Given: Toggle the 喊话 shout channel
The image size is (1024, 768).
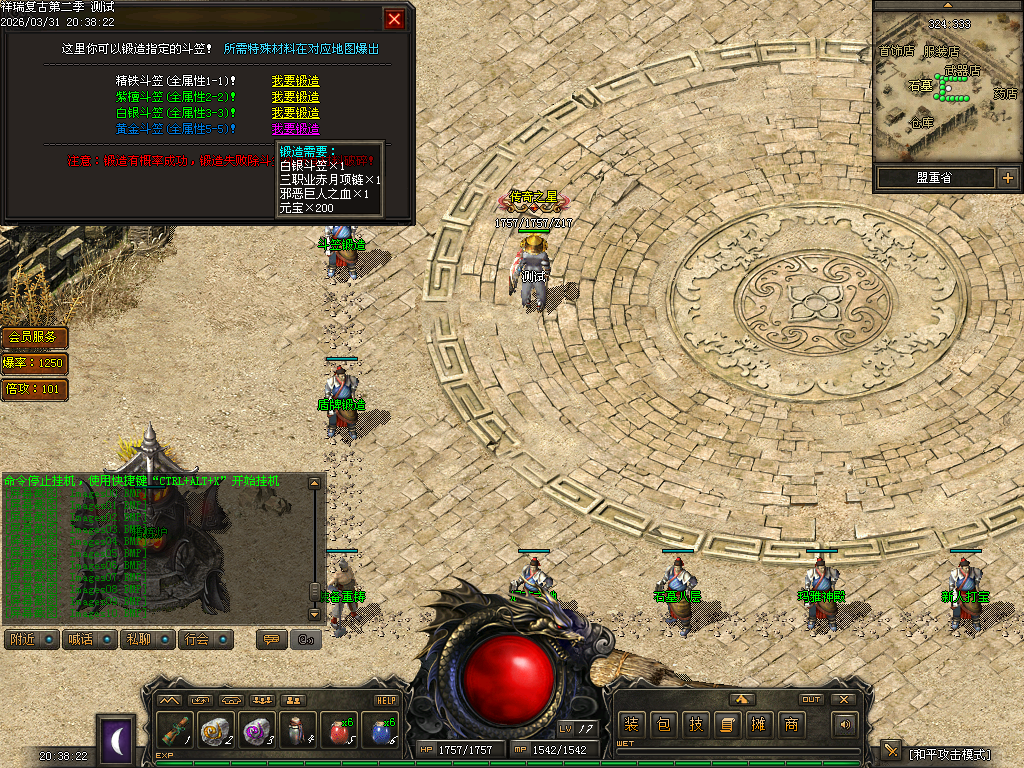Looking at the screenshot, I should coord(89,639).
